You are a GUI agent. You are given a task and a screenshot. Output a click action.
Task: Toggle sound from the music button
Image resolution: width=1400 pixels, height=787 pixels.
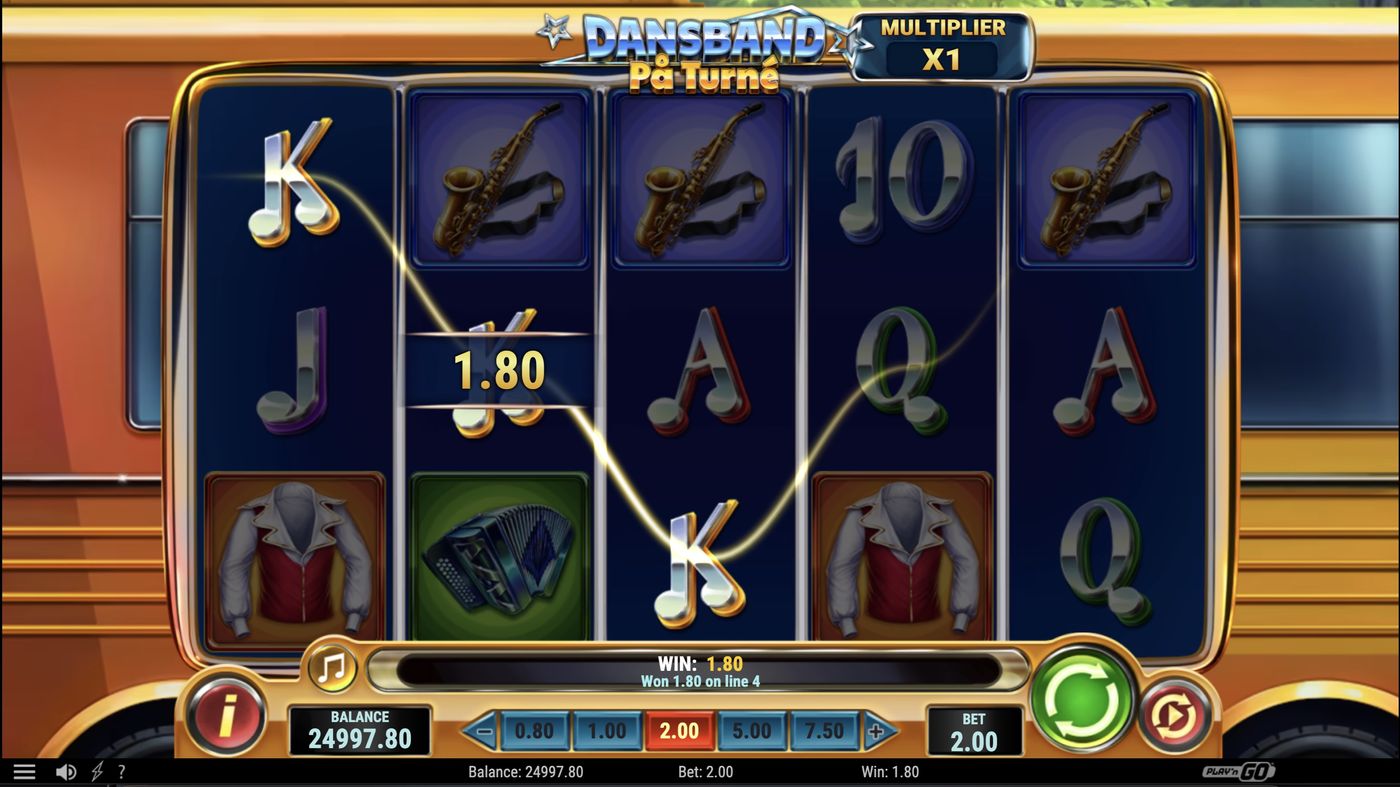click(x=330, y=667)
